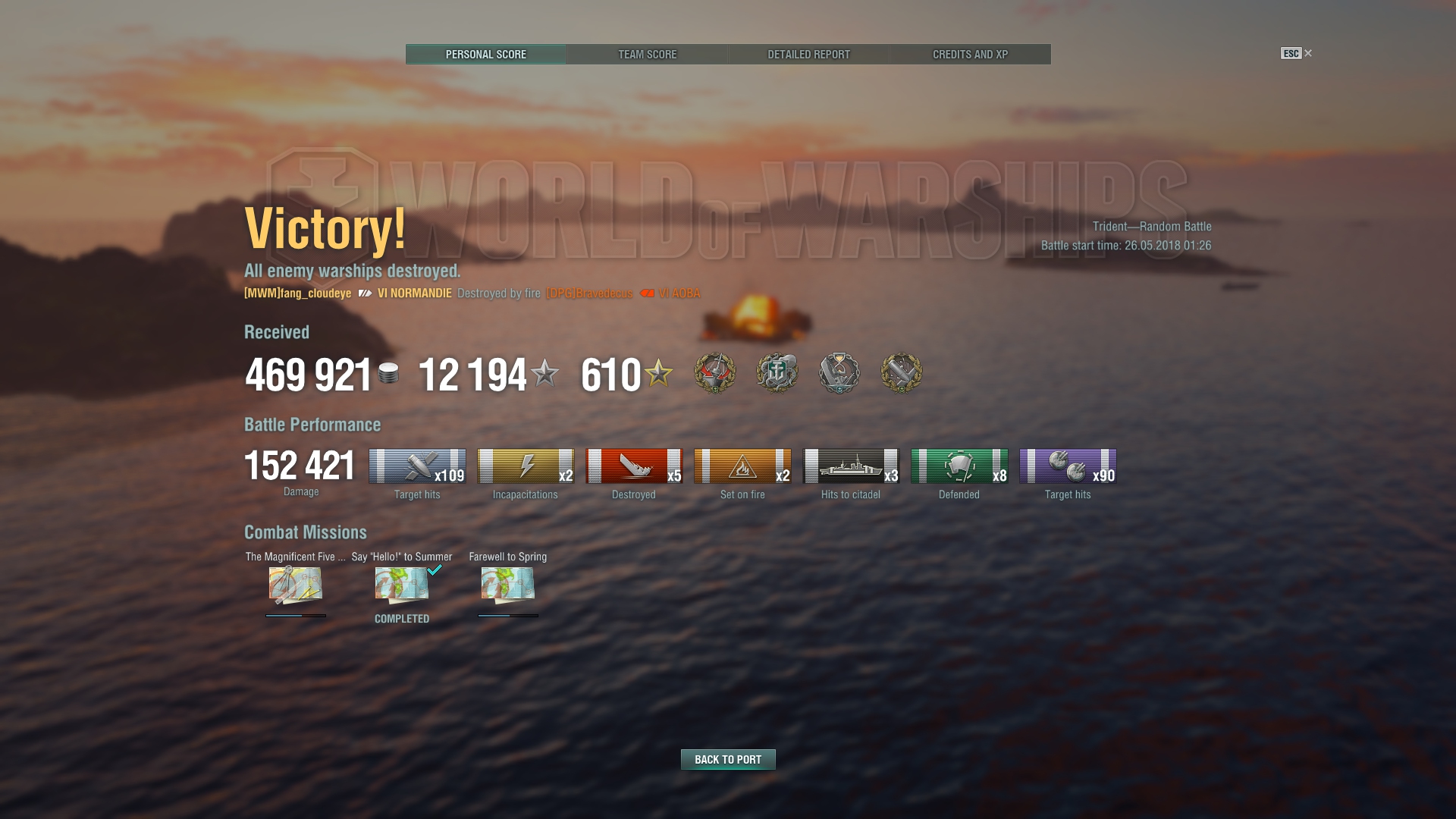Select the Set on fire ribbon
The height and width of the screenshot is (819, 1456).
(x=742, y=466)
